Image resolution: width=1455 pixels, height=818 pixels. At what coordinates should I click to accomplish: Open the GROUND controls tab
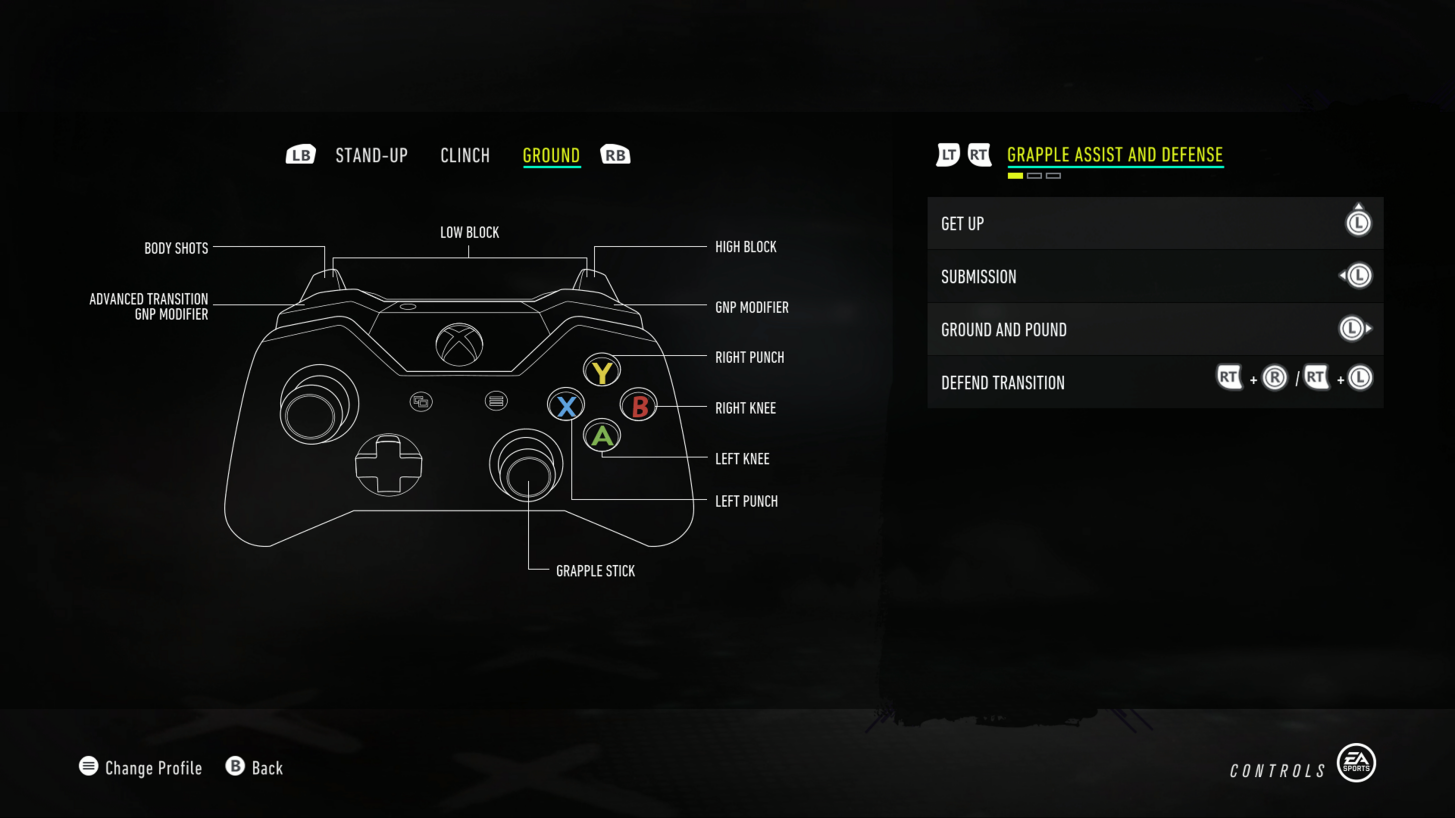click(551, 155)
